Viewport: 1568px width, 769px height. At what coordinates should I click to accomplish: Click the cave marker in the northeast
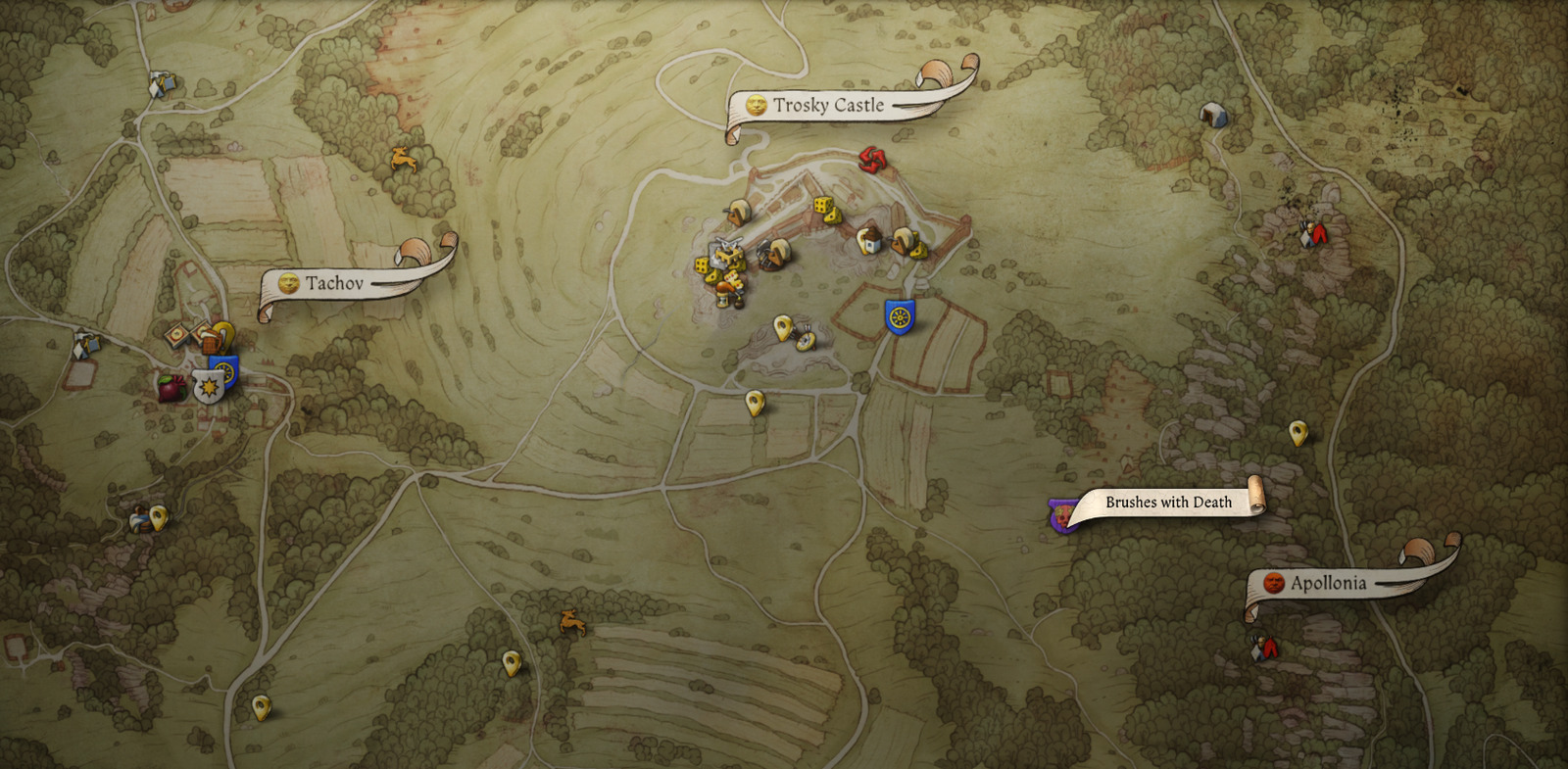click(1213, 115)
